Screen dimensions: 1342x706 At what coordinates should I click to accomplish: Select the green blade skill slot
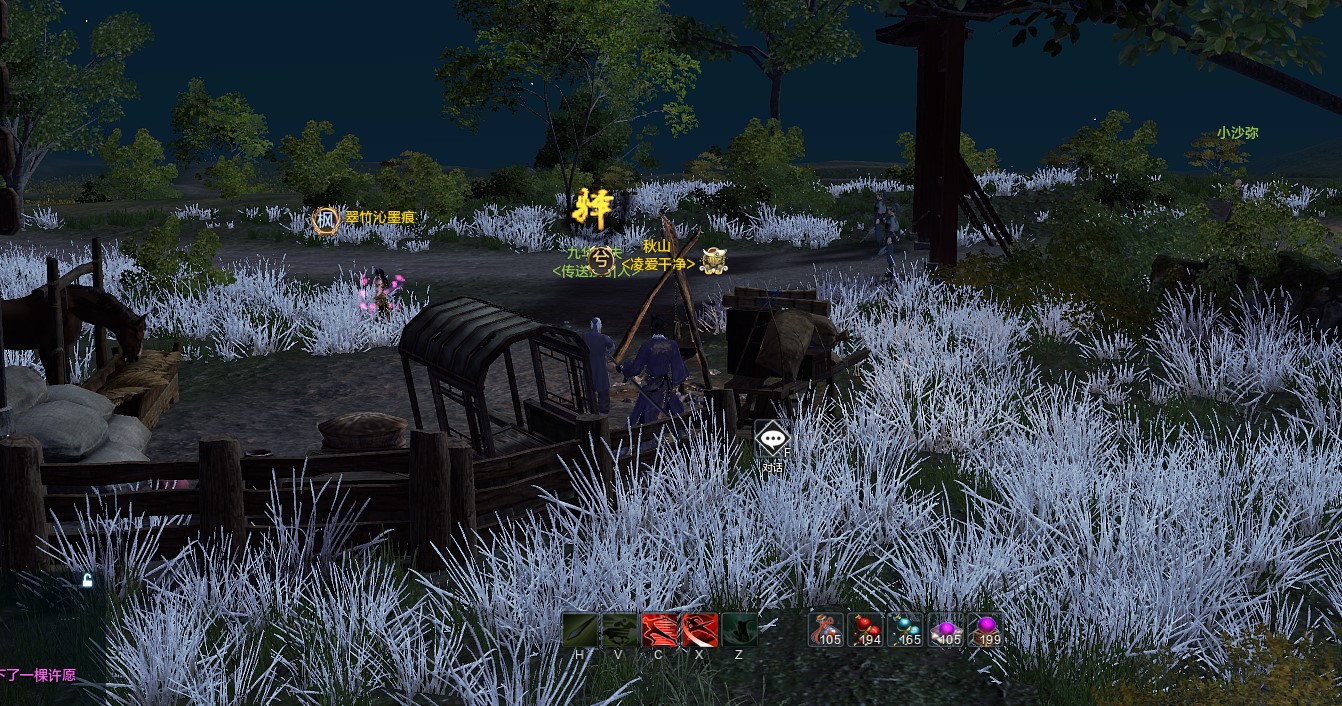[x=580, y=630]
